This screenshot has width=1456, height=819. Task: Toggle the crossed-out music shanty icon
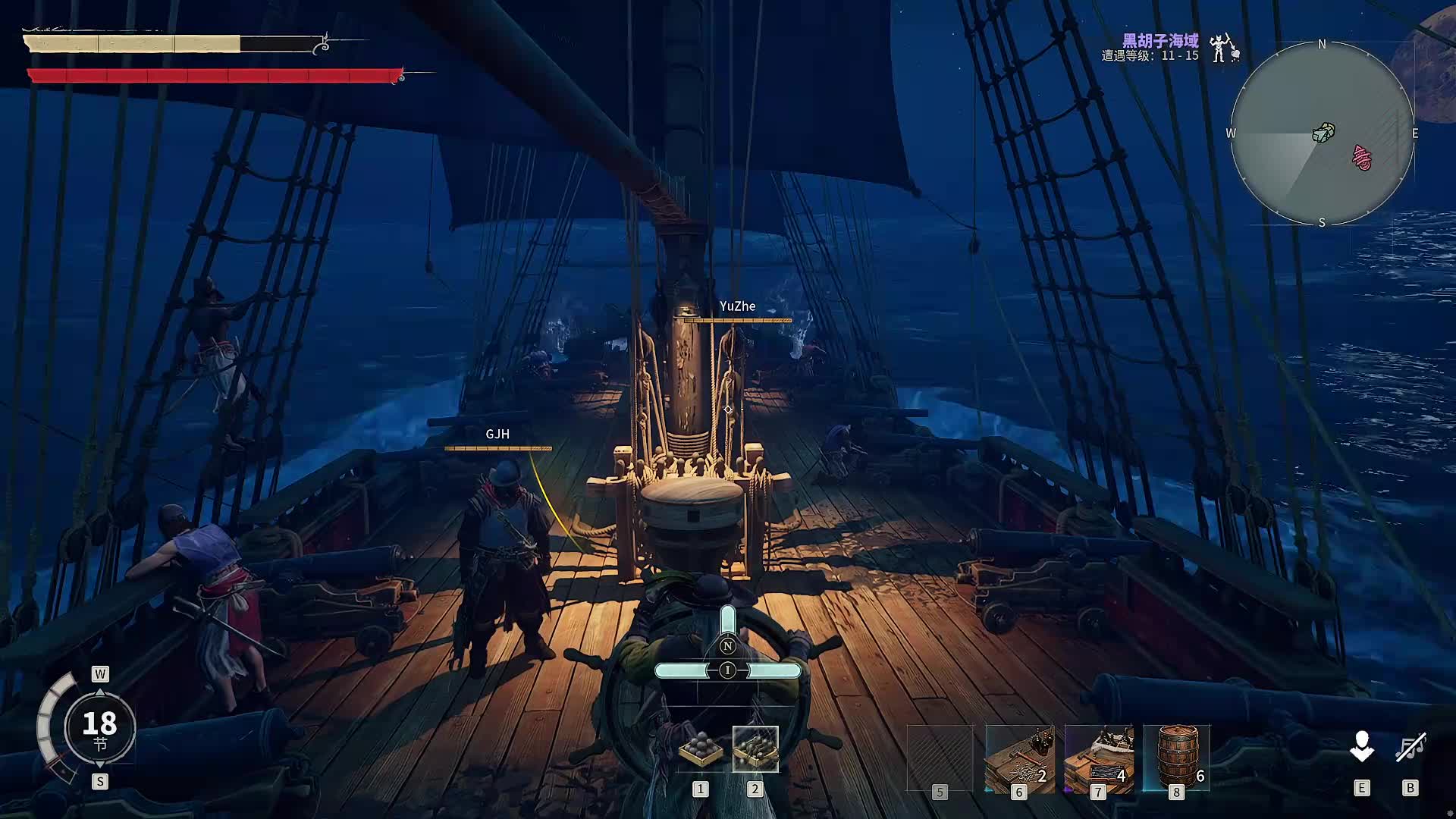1410,748
